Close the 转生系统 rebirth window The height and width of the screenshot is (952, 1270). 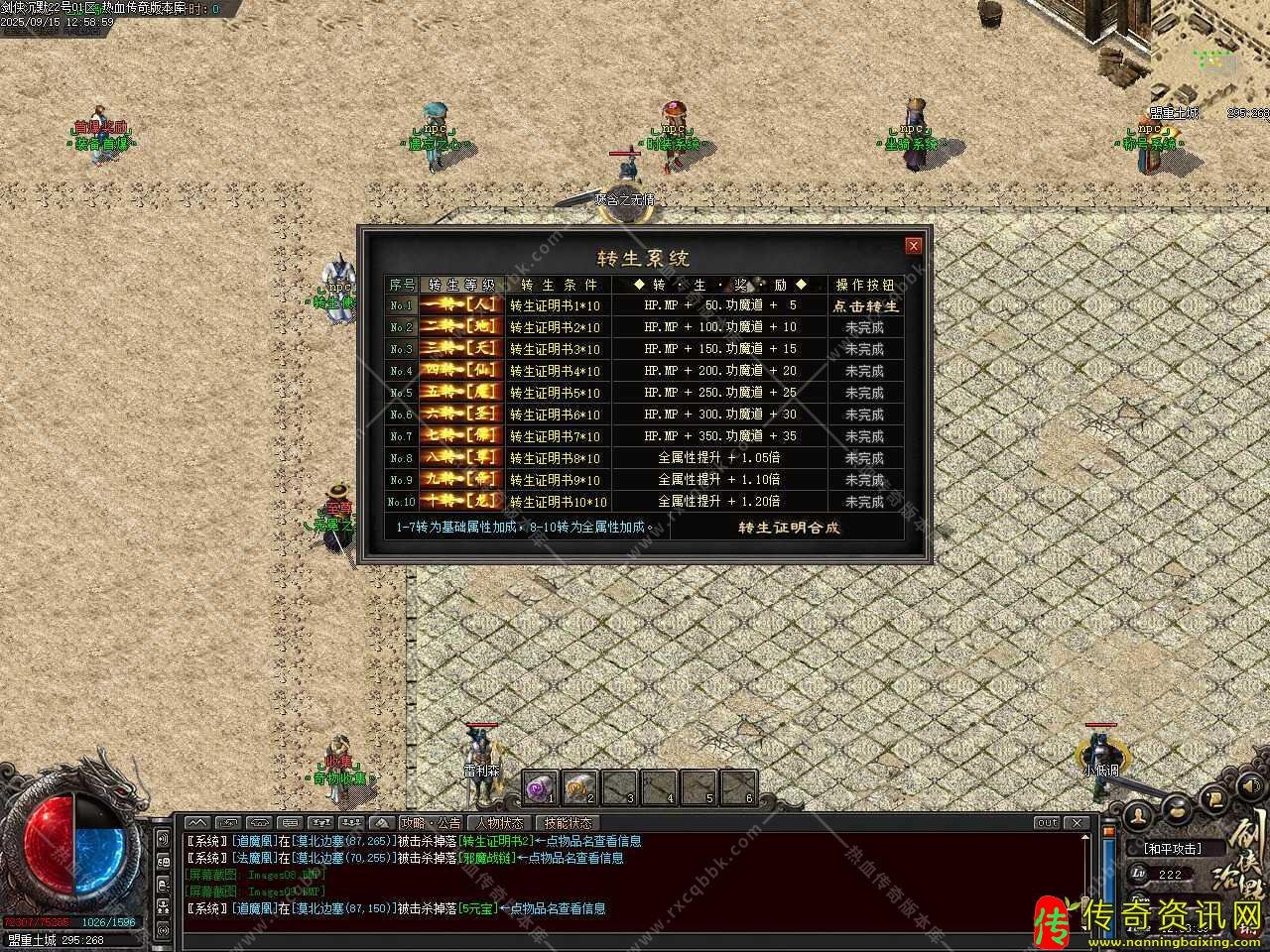coord(913,246)
